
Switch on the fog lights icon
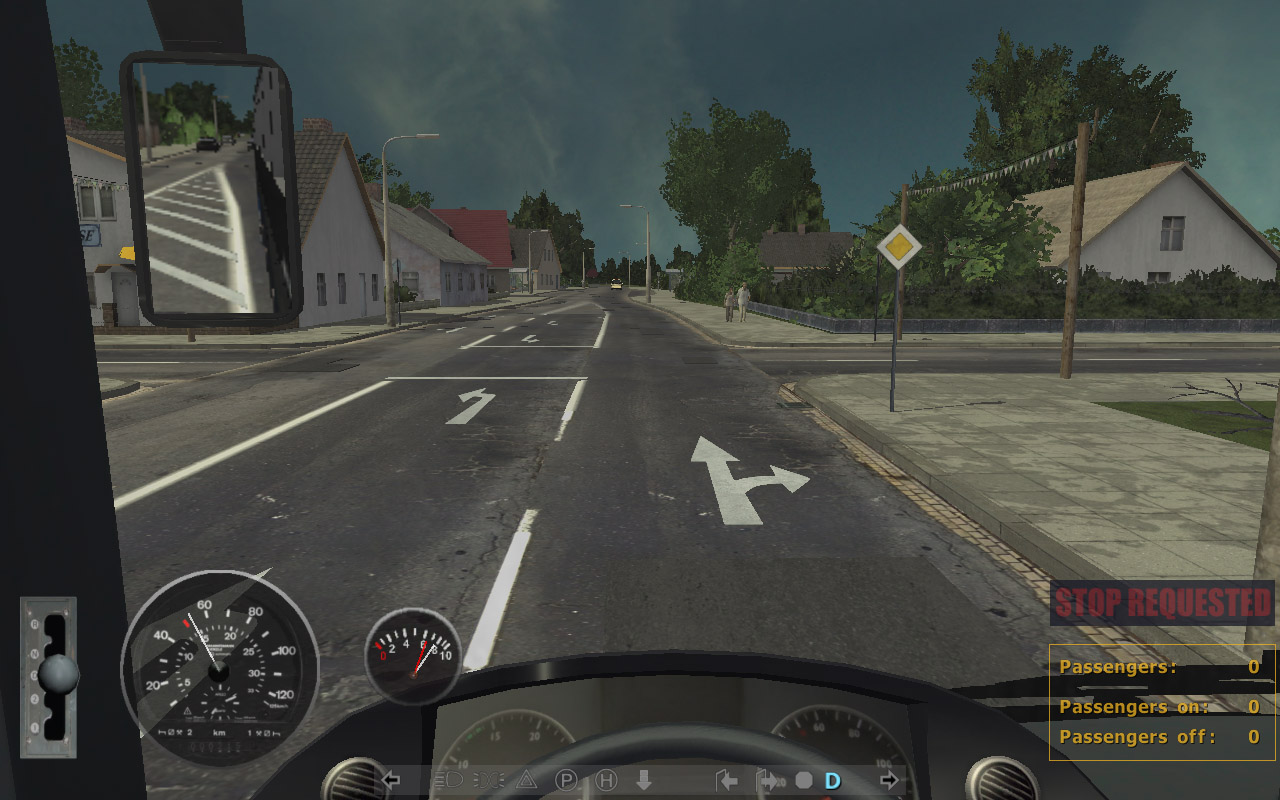coord(489,780)
